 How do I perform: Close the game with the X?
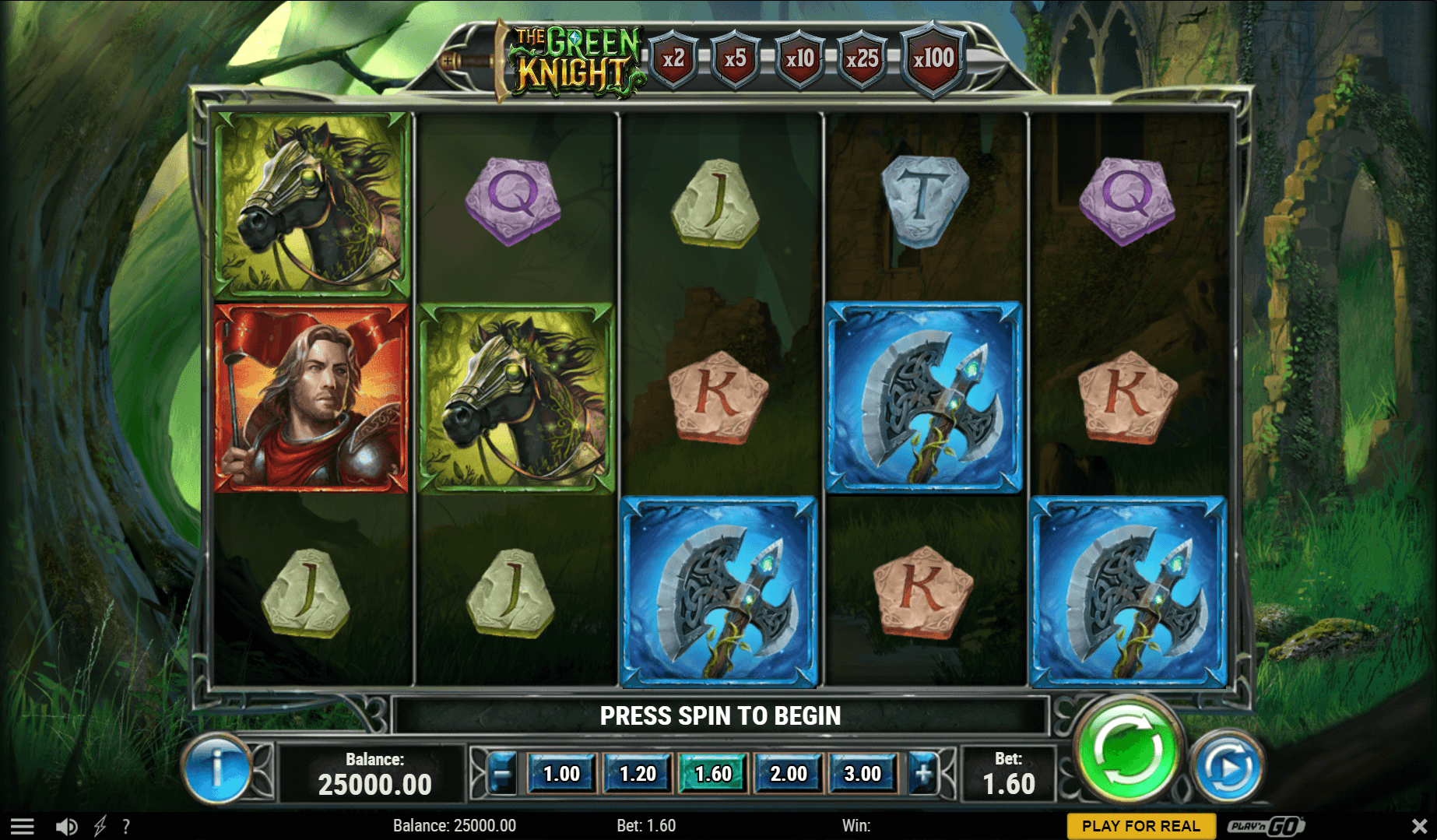[1419, 826]
